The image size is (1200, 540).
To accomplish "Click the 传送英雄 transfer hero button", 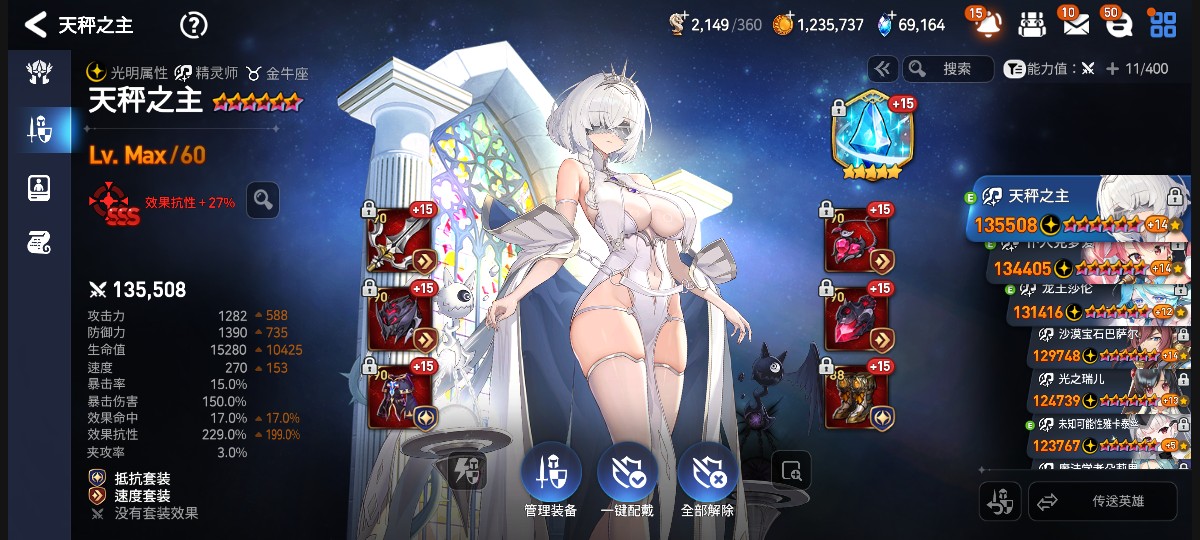I will (1103, 502).
